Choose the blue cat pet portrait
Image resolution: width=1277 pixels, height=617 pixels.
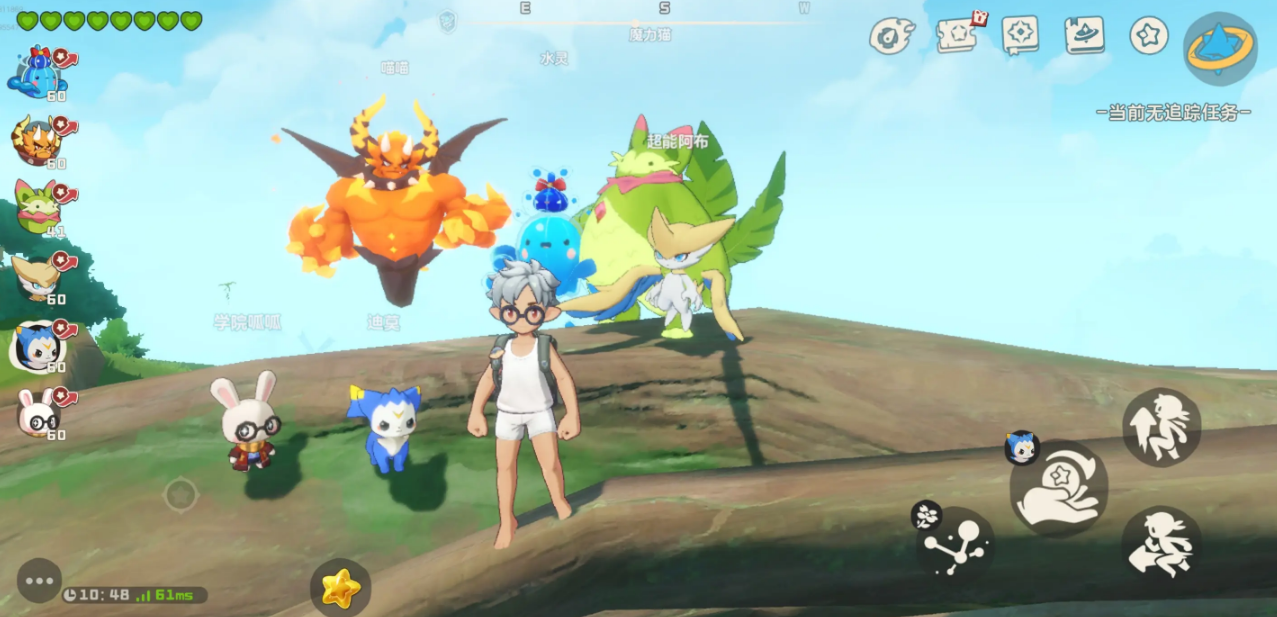[x=36, y=345]
